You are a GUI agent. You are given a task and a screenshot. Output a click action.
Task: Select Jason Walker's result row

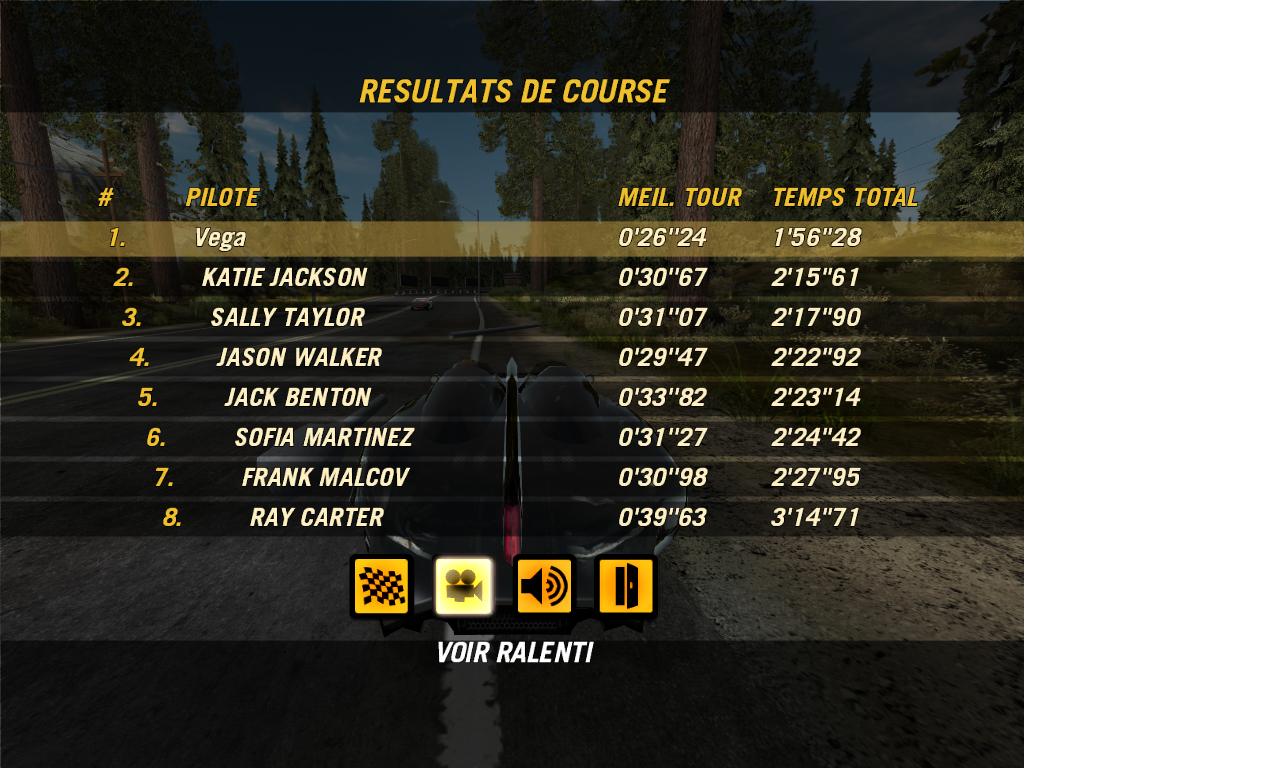[x=511, y=358]
